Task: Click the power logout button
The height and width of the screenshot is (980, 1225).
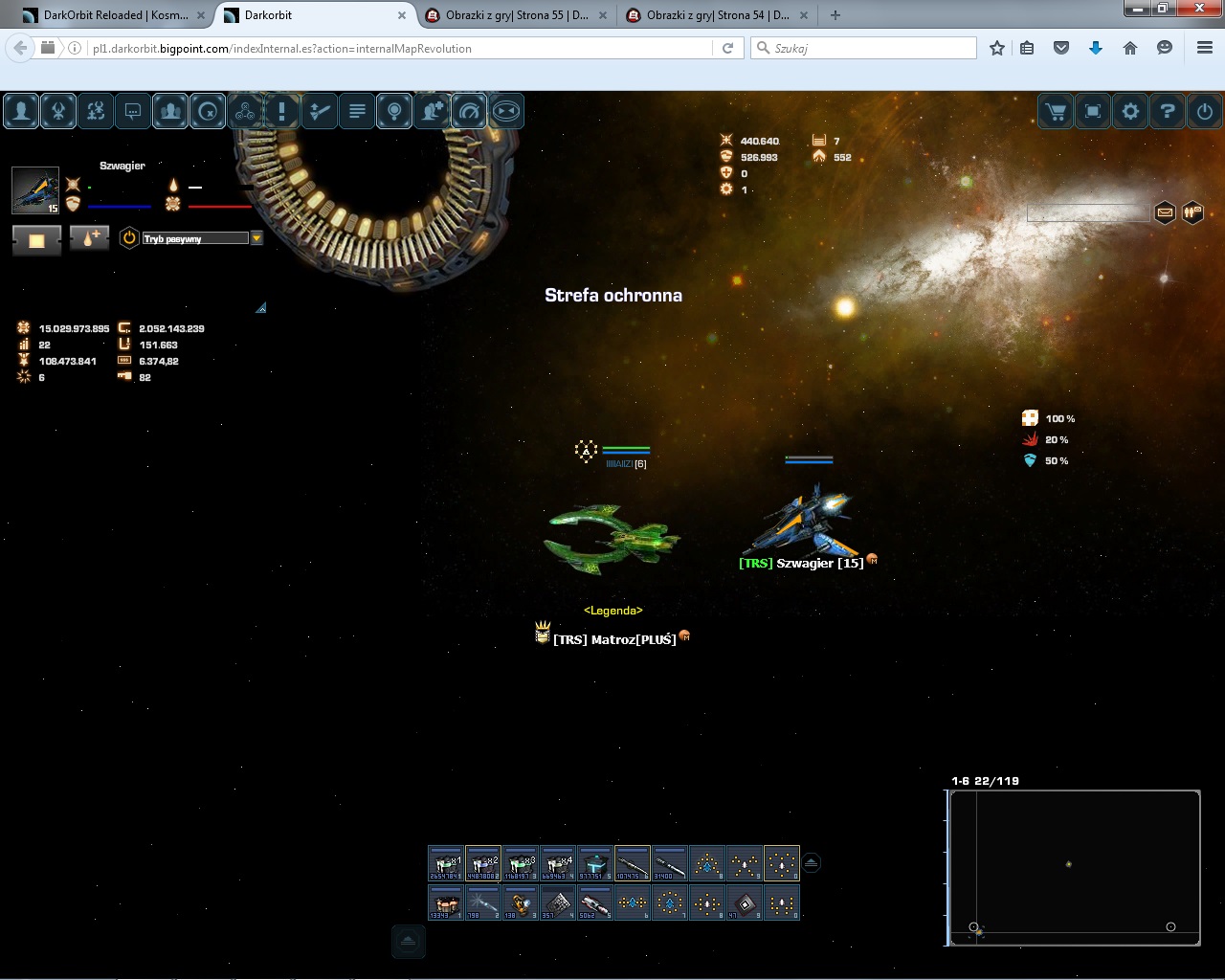Action: pyautogui.click(x=1205, y=112)
